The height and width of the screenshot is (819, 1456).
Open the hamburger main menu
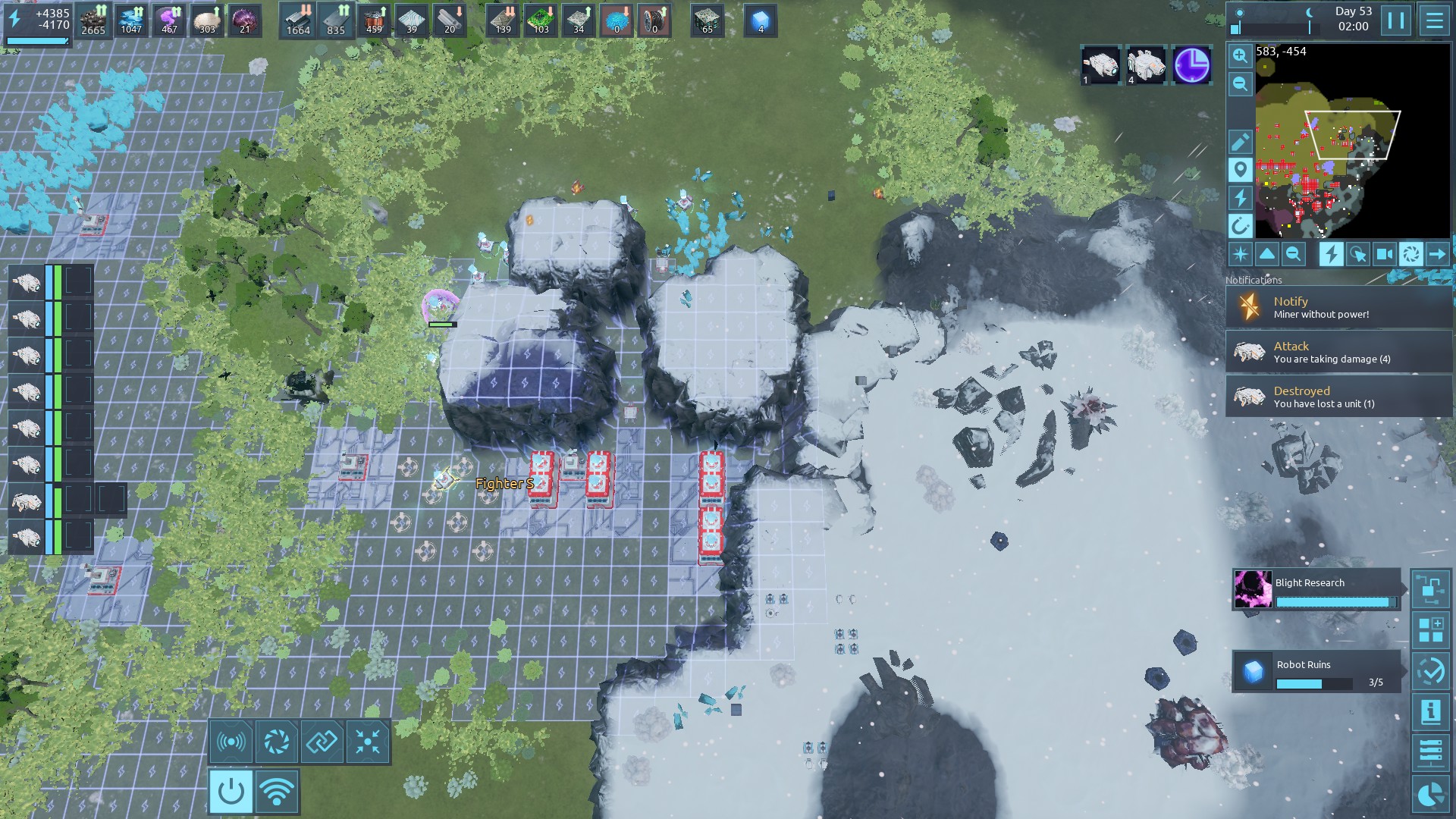point(1434,20)
